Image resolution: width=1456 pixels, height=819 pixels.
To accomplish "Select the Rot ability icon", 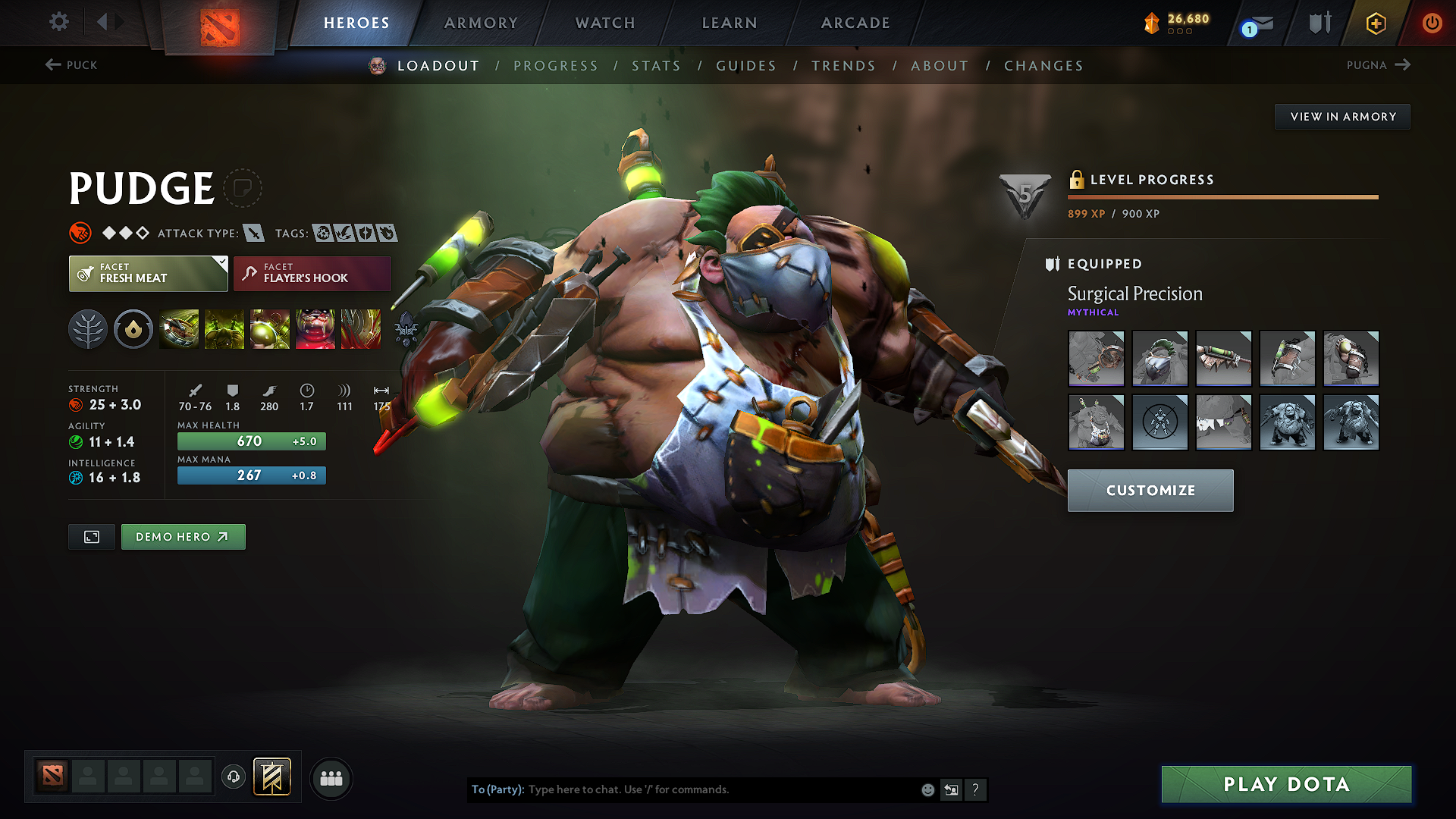I will pyautogui.click(x=225, y=328).
